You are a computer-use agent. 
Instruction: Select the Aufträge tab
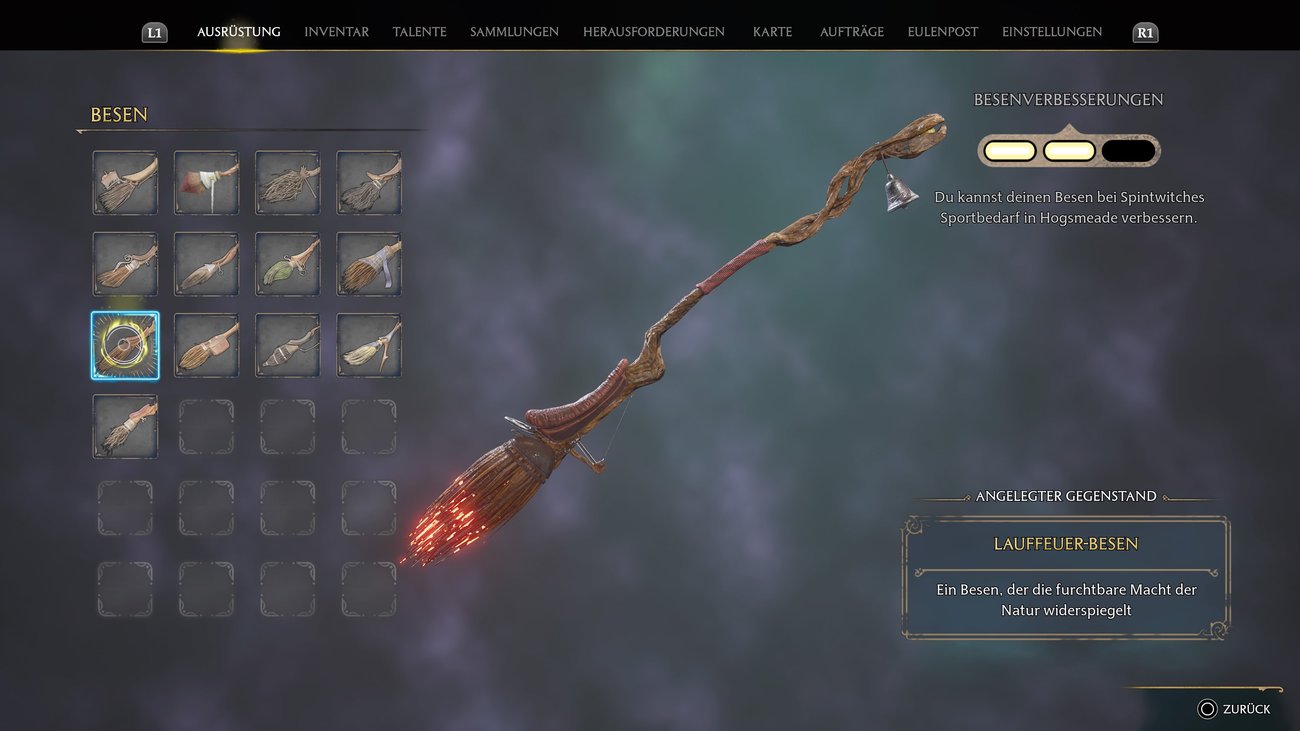click(851, 32)
